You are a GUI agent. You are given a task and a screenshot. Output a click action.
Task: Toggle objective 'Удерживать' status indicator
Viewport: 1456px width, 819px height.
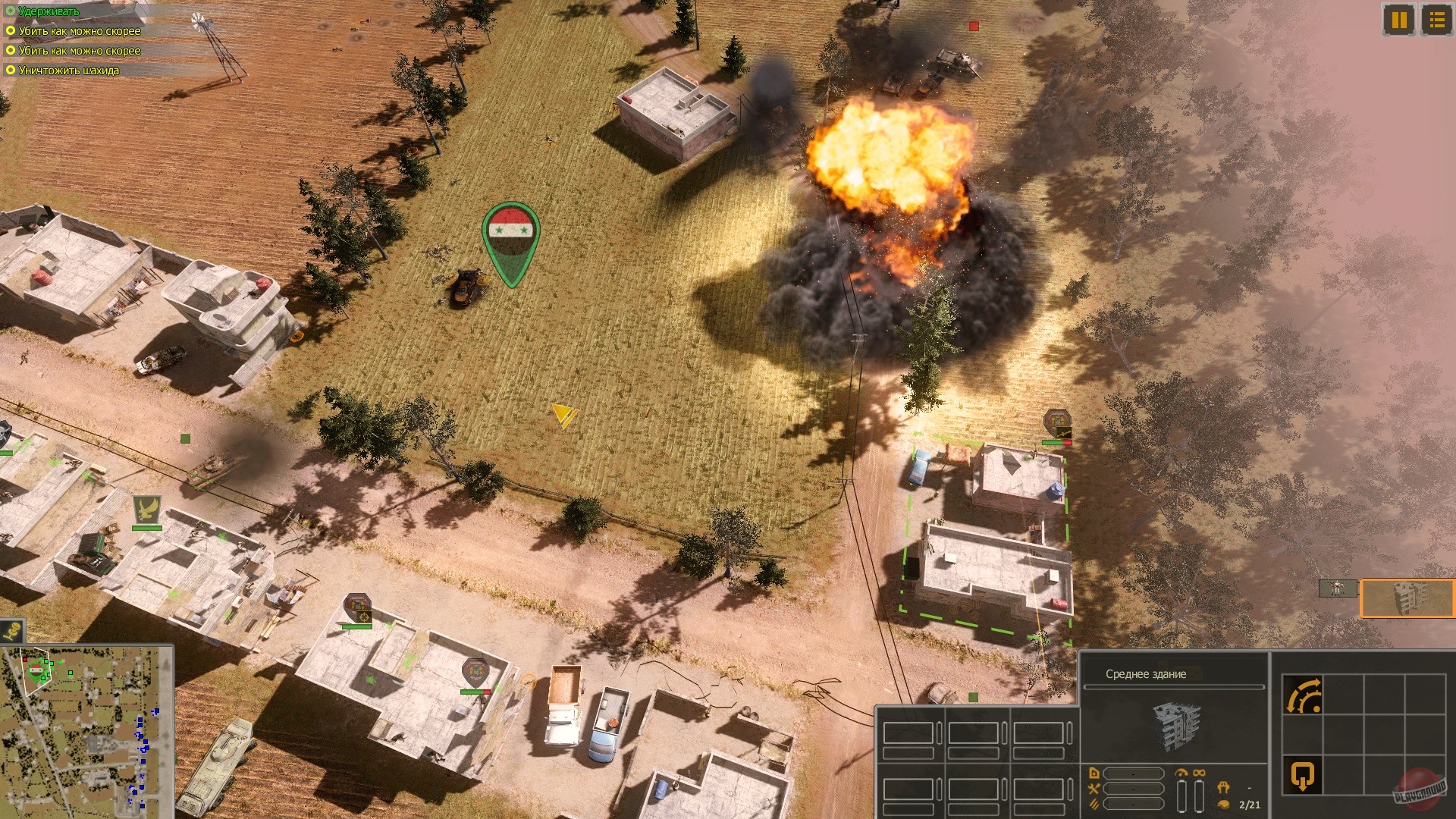(x=10, y=12)
